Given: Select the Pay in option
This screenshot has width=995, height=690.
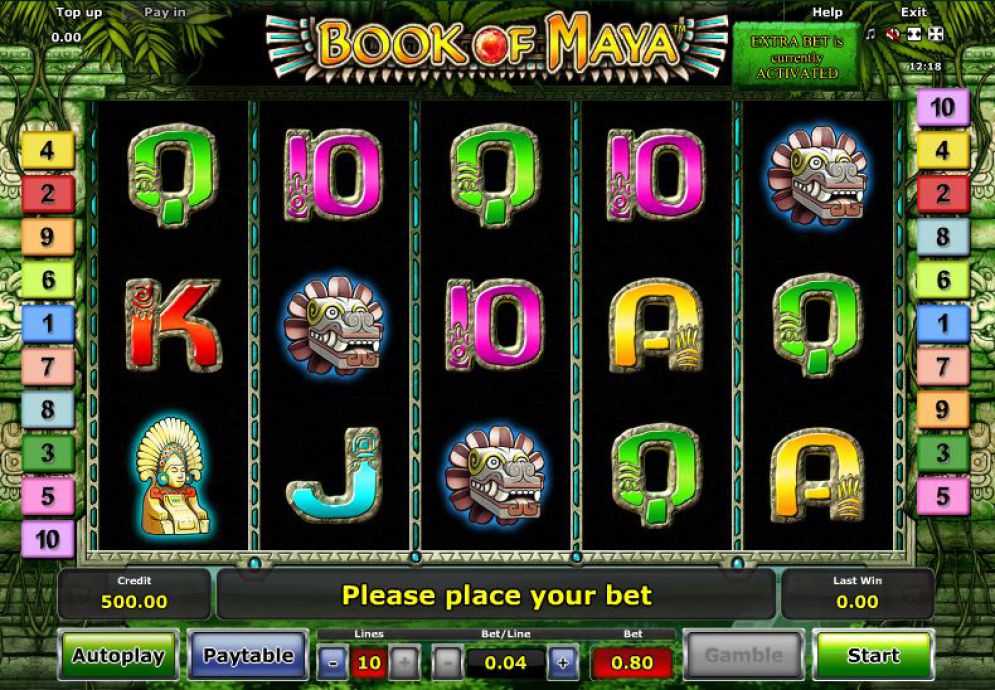Looking at the screenshot, I should point(164,12).
